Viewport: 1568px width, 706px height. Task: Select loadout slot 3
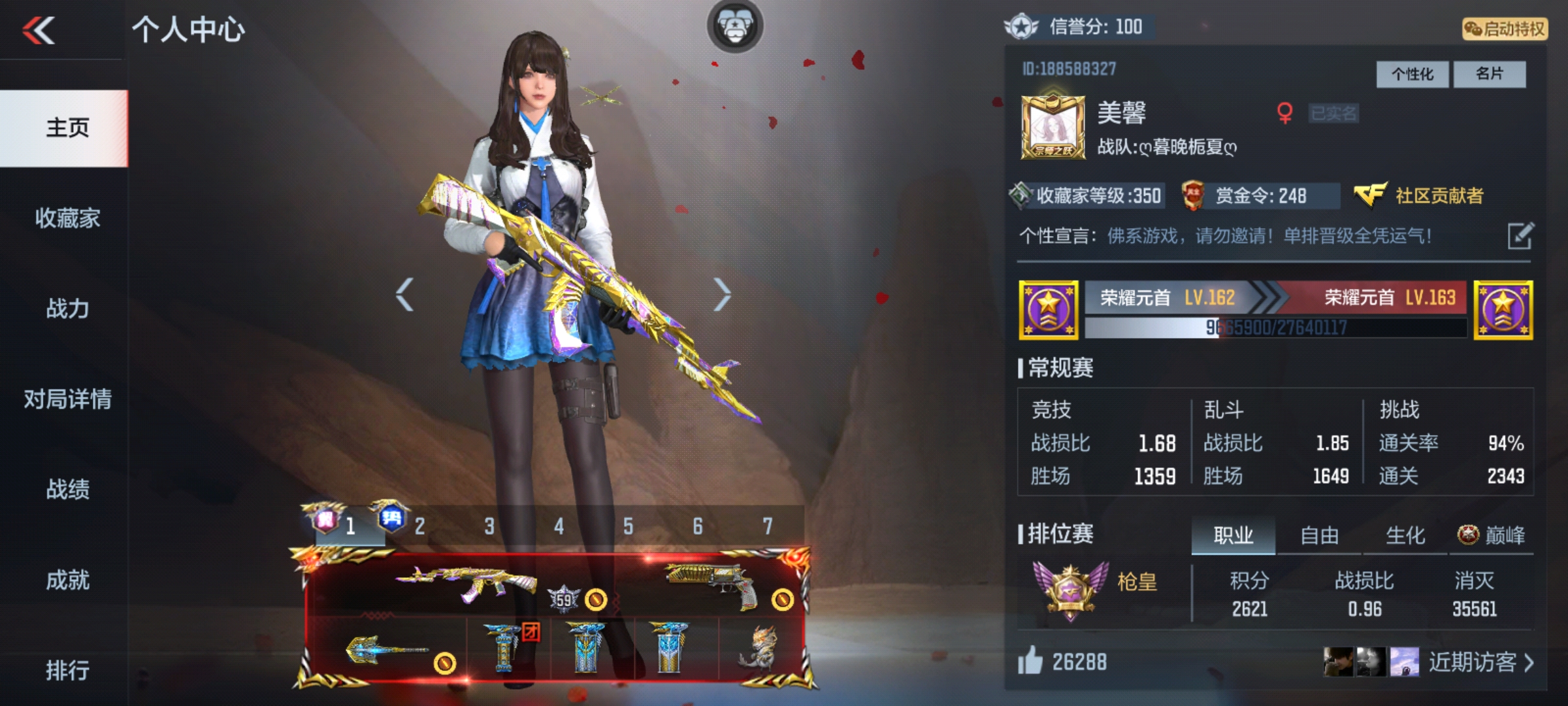489,526
